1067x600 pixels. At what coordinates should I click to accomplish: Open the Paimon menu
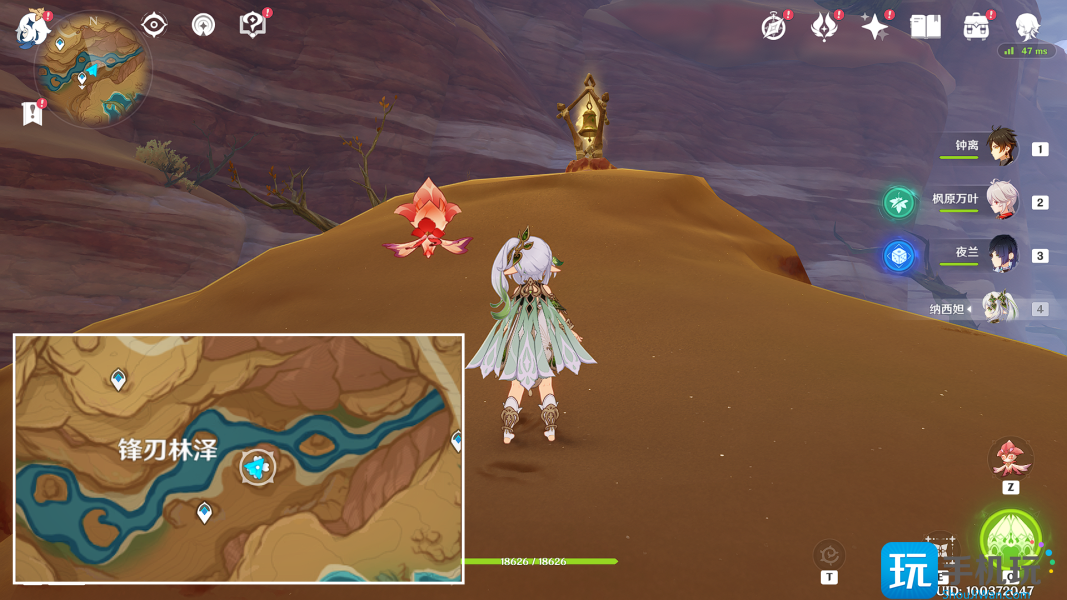coord(32,30)
